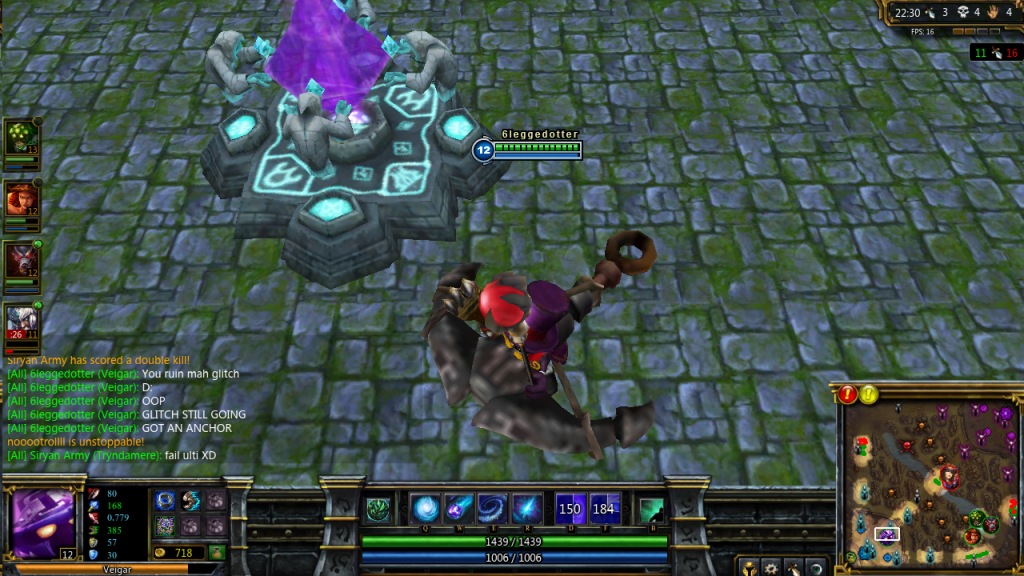Open the item shop button beside gold
The image size is (1024, 576).
coord(216,552)
